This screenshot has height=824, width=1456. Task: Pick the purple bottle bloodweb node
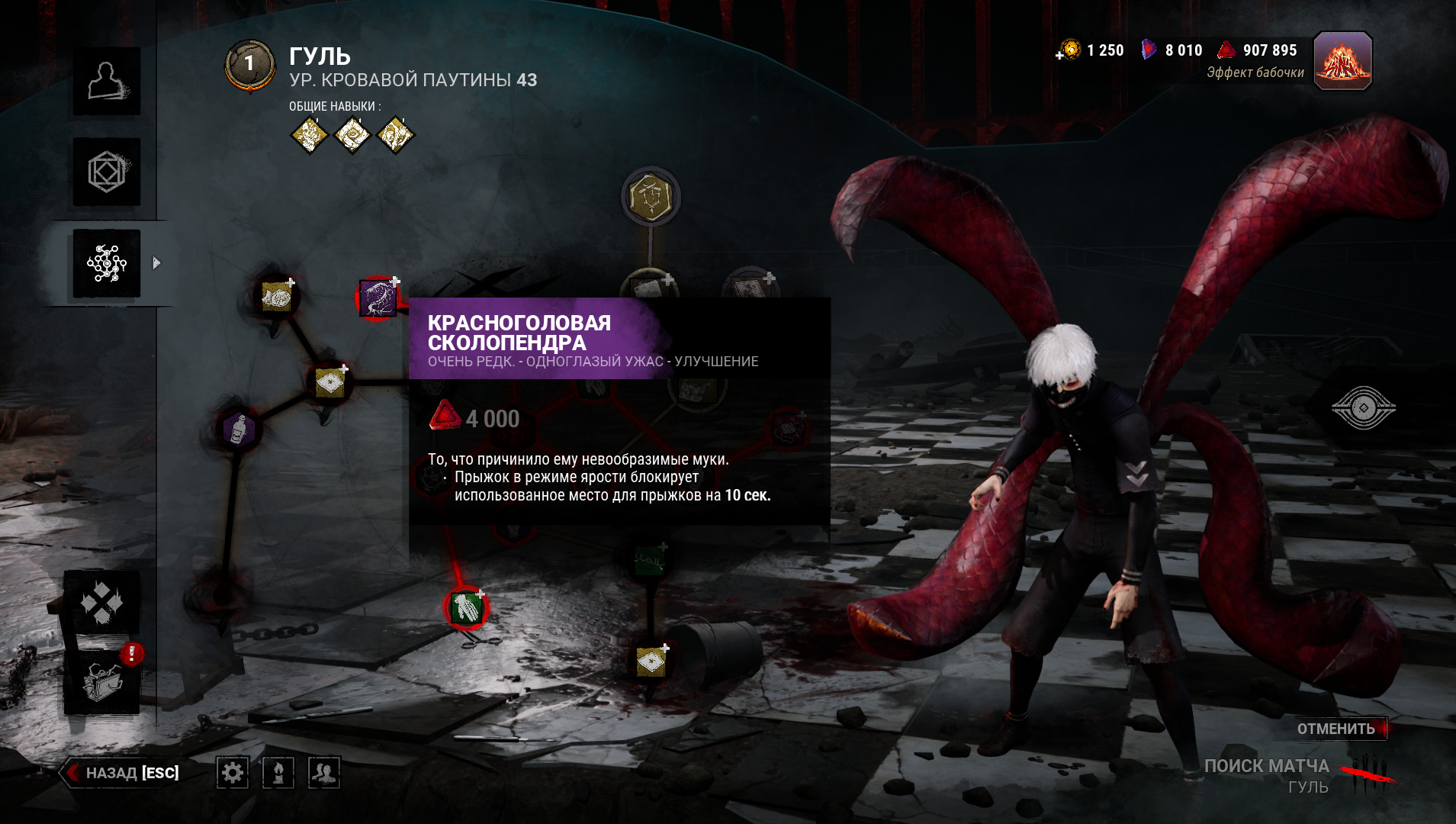tap(239, 429)
